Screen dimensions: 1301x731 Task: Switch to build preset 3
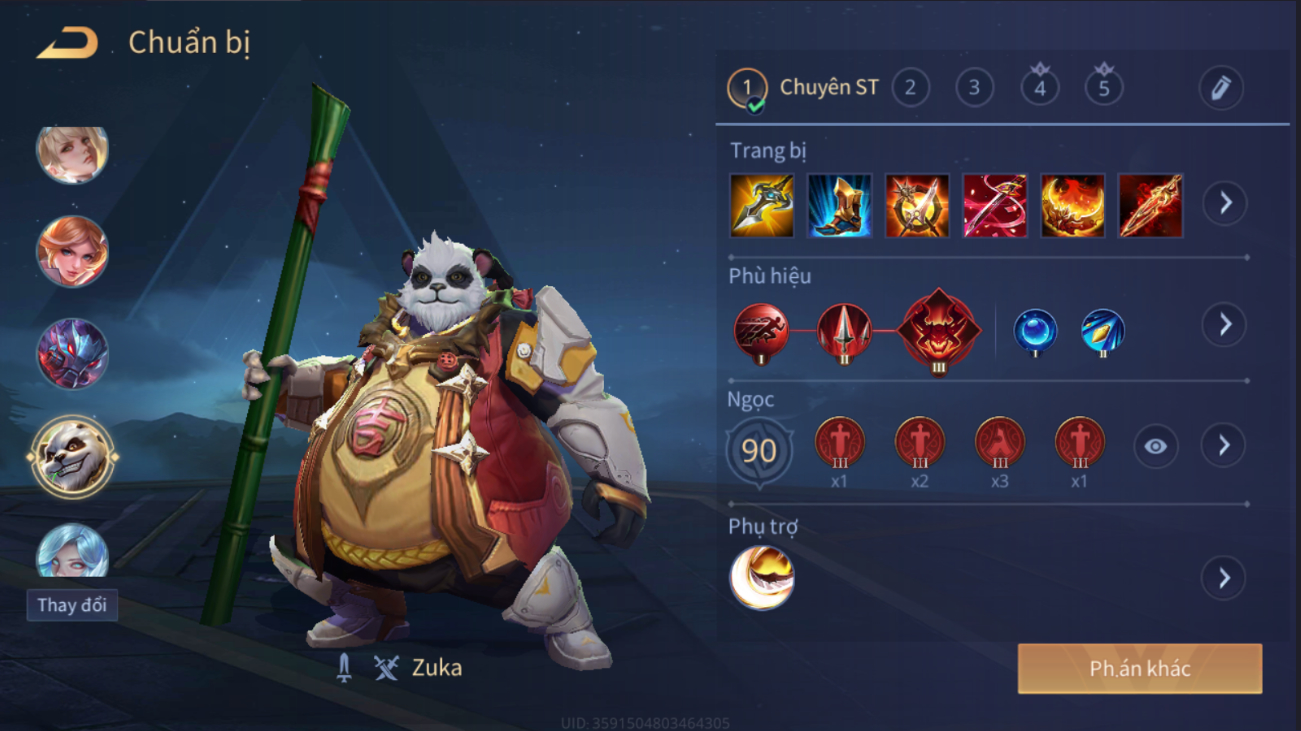pyautogui.click(x=974, y=88)
